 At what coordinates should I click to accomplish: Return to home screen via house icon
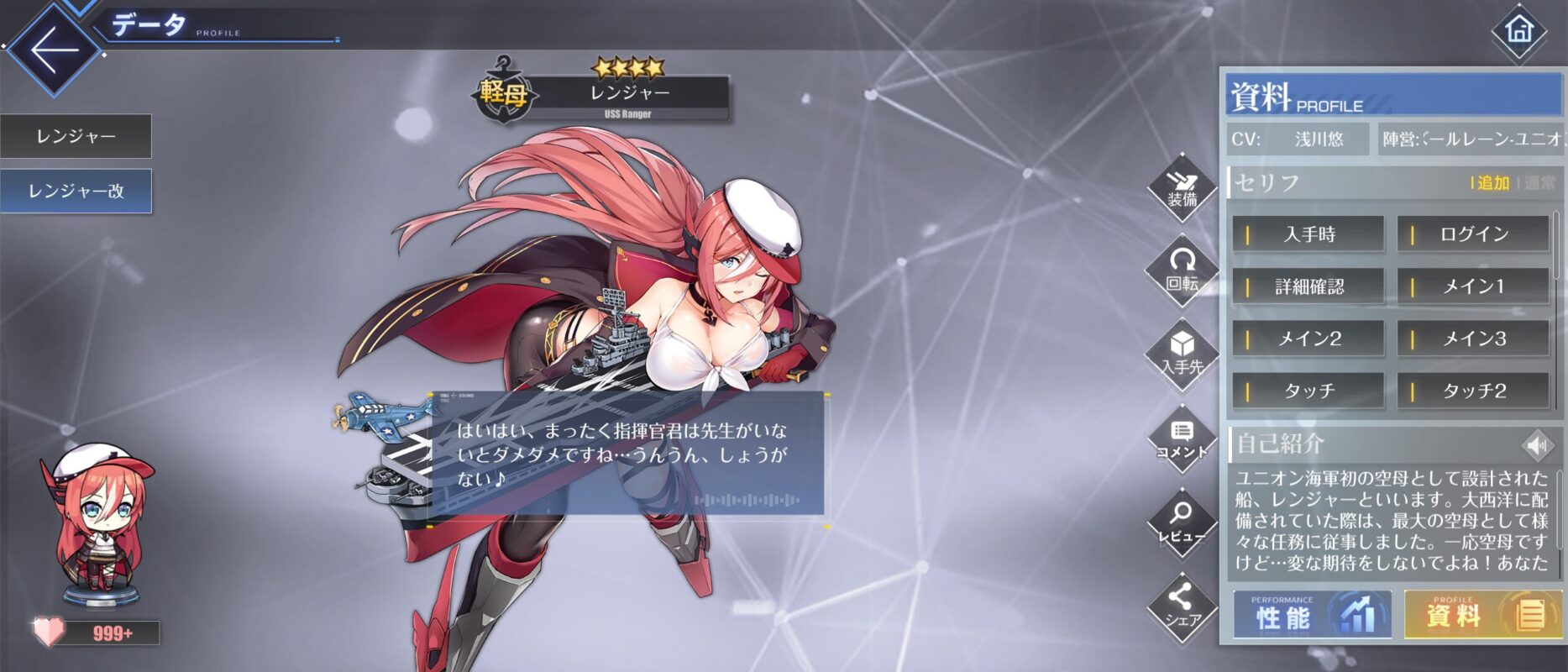tap(1518, 32)
